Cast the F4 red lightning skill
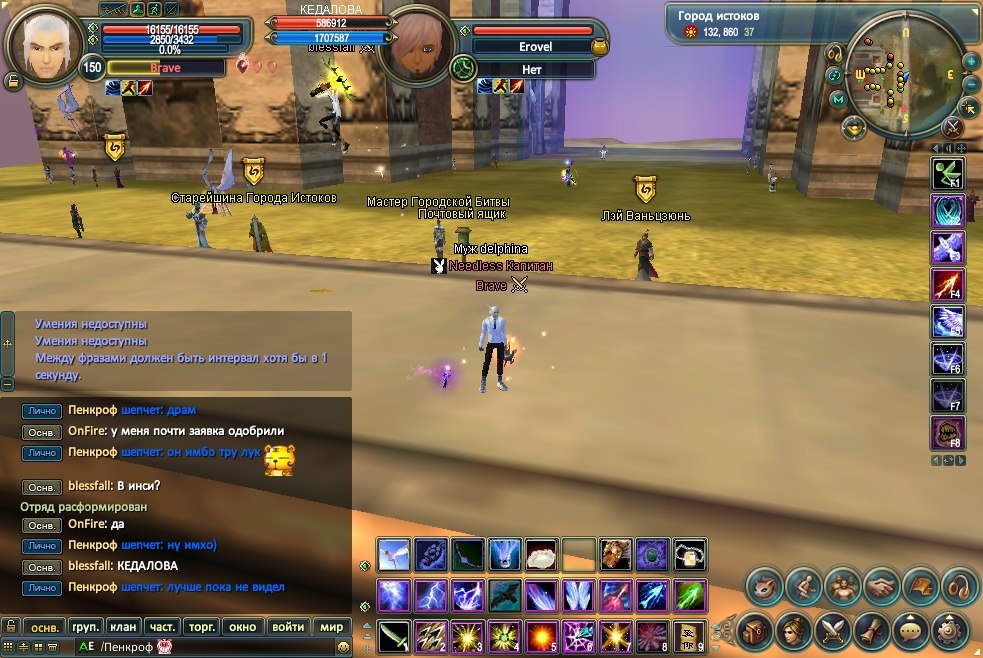 (x=947, y=286)
